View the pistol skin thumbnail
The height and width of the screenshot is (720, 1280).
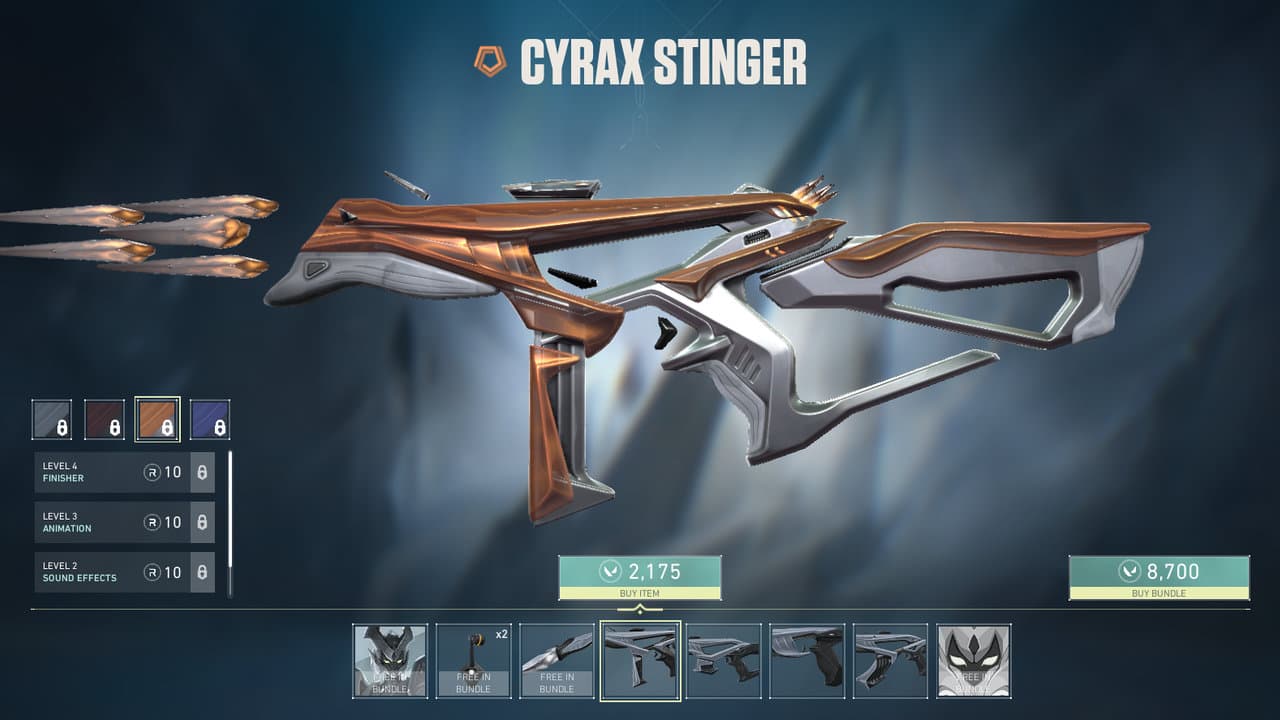(x=807, y=661)
